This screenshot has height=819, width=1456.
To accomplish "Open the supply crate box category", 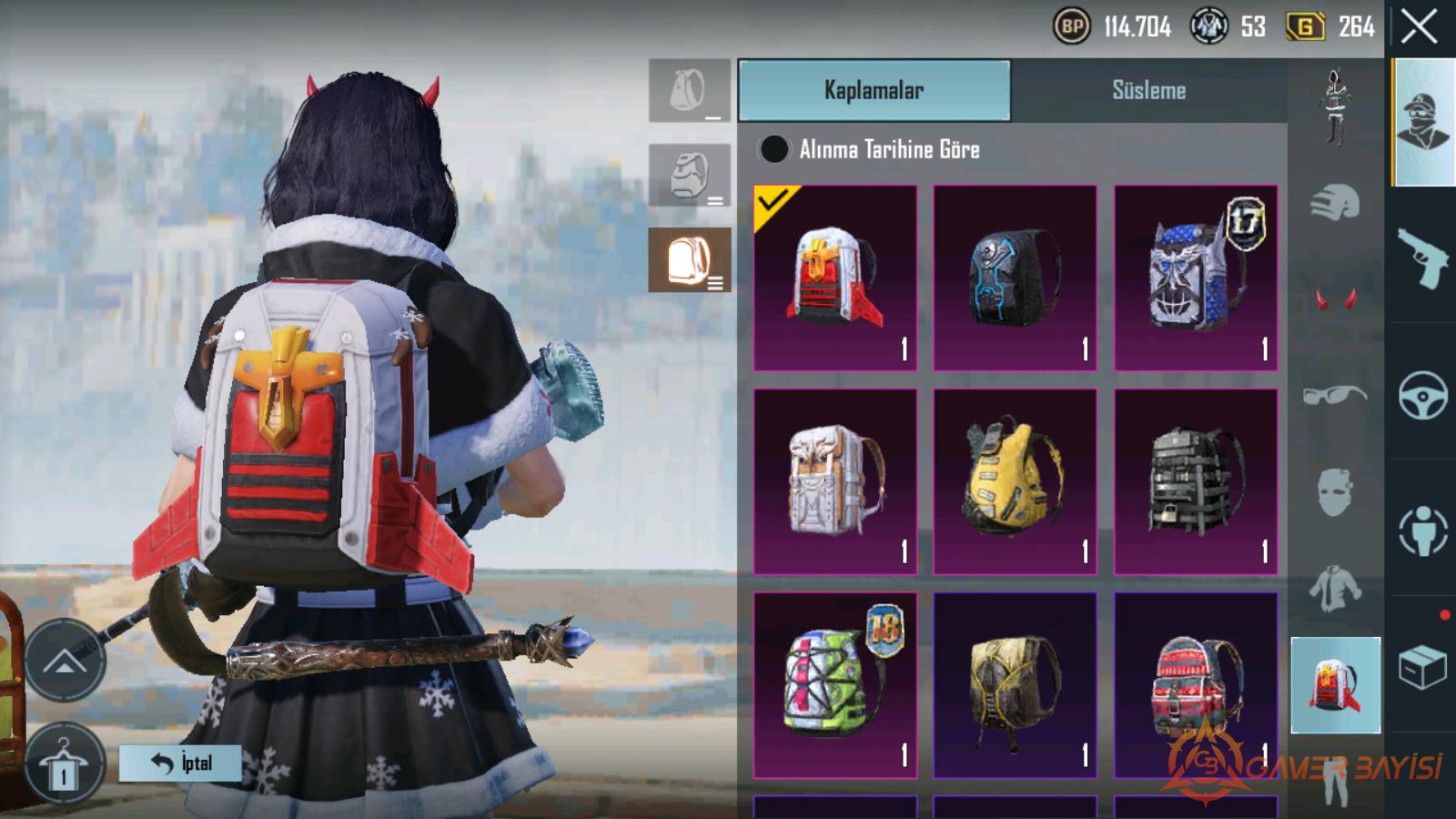I will tap(1422, 667).
